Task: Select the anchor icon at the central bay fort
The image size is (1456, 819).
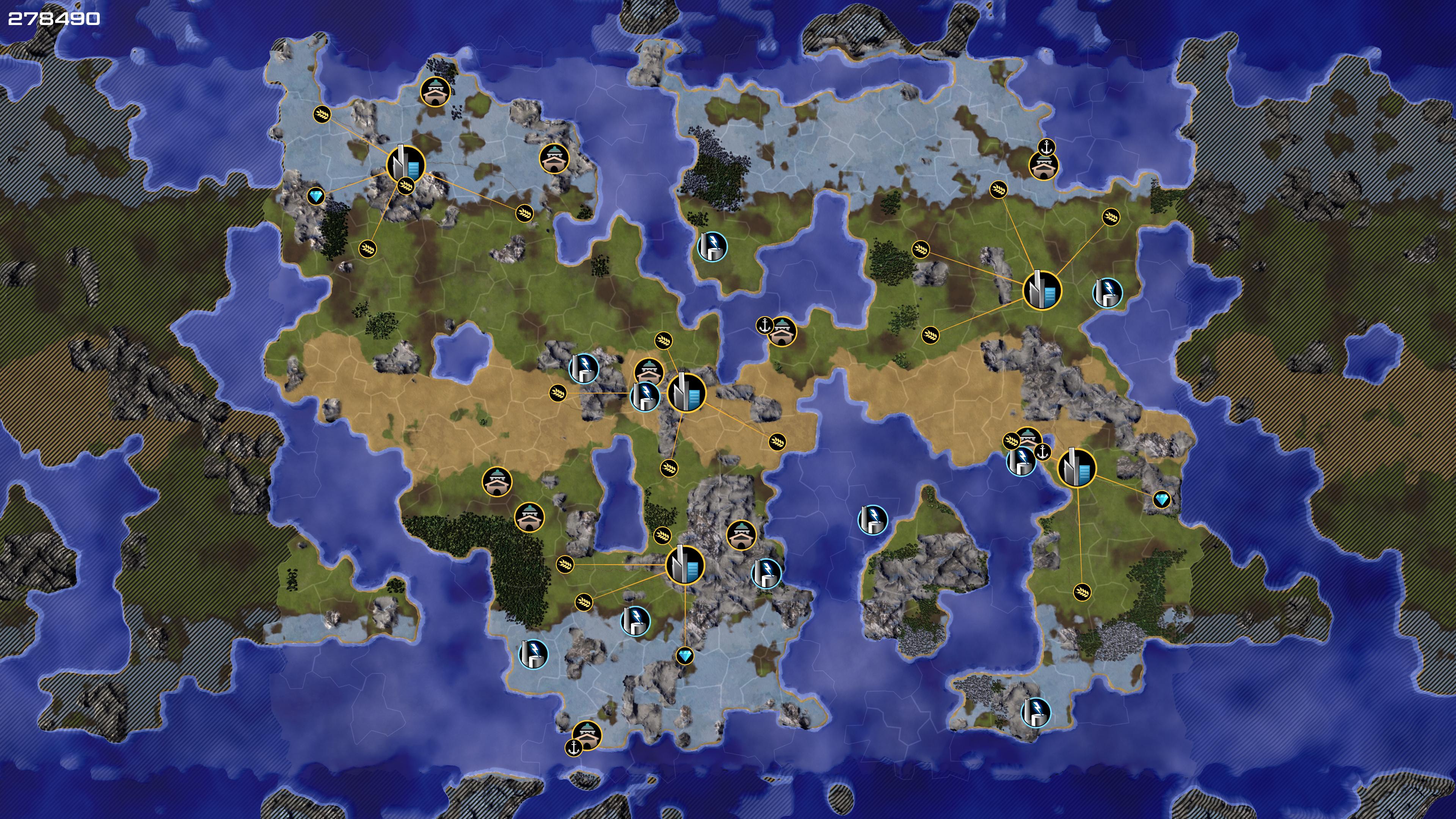Action: (764, 326)
